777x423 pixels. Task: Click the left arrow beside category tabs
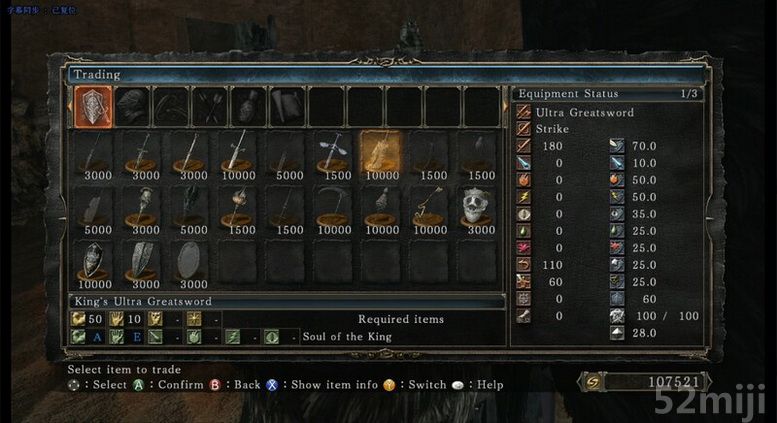pyautogui.click(x=69, y=106)
